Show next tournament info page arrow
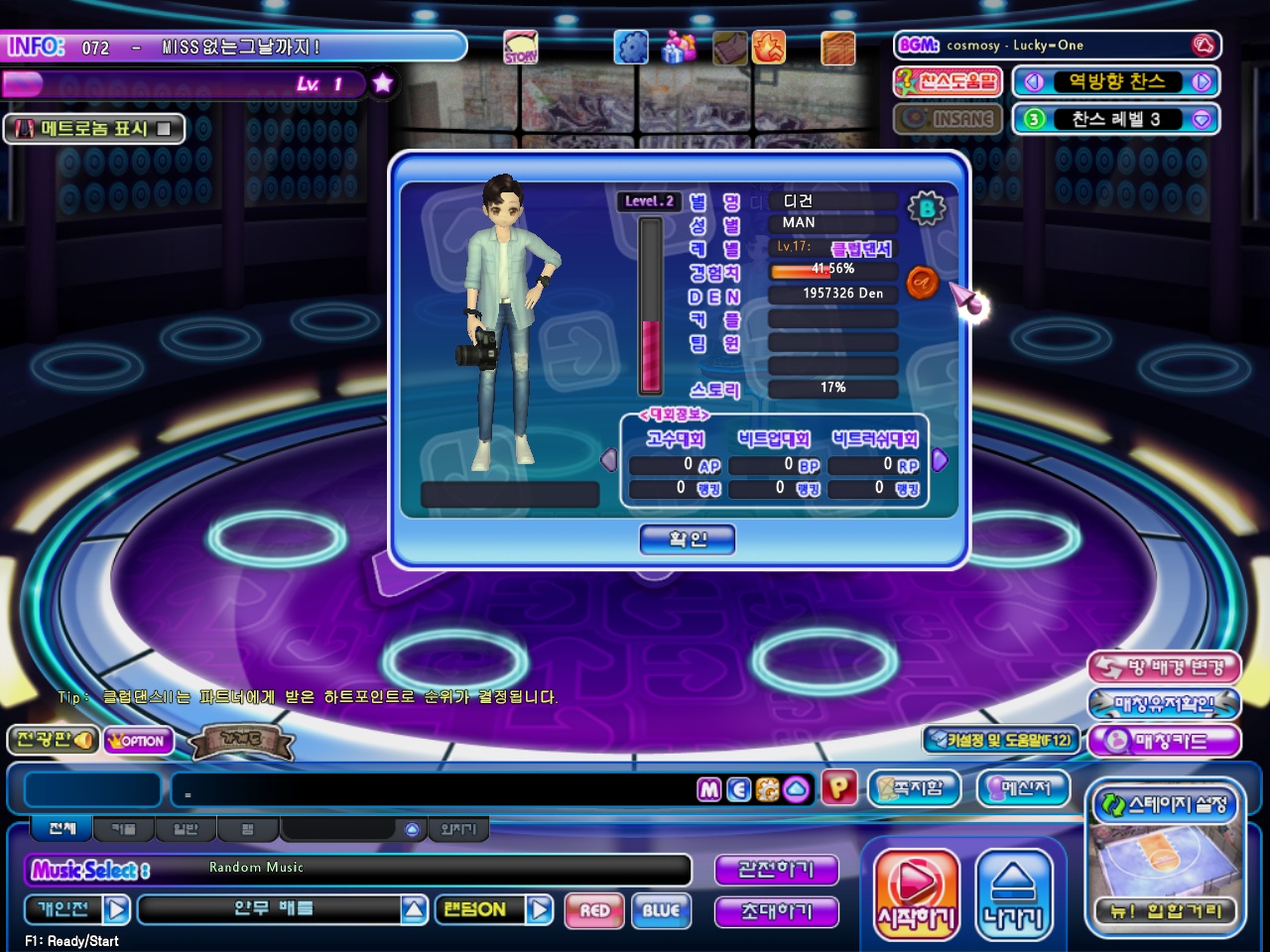1270x952 pixels. (x=940, y=460)
